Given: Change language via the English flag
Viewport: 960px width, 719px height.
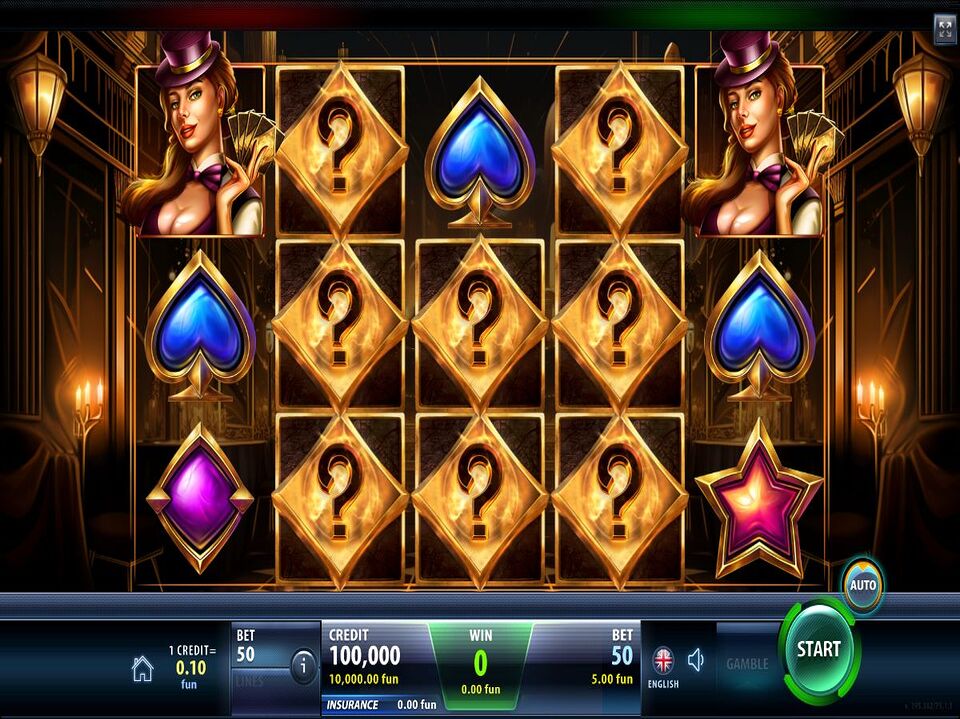Looking at the screenshot, I should [x=663, y=662].
